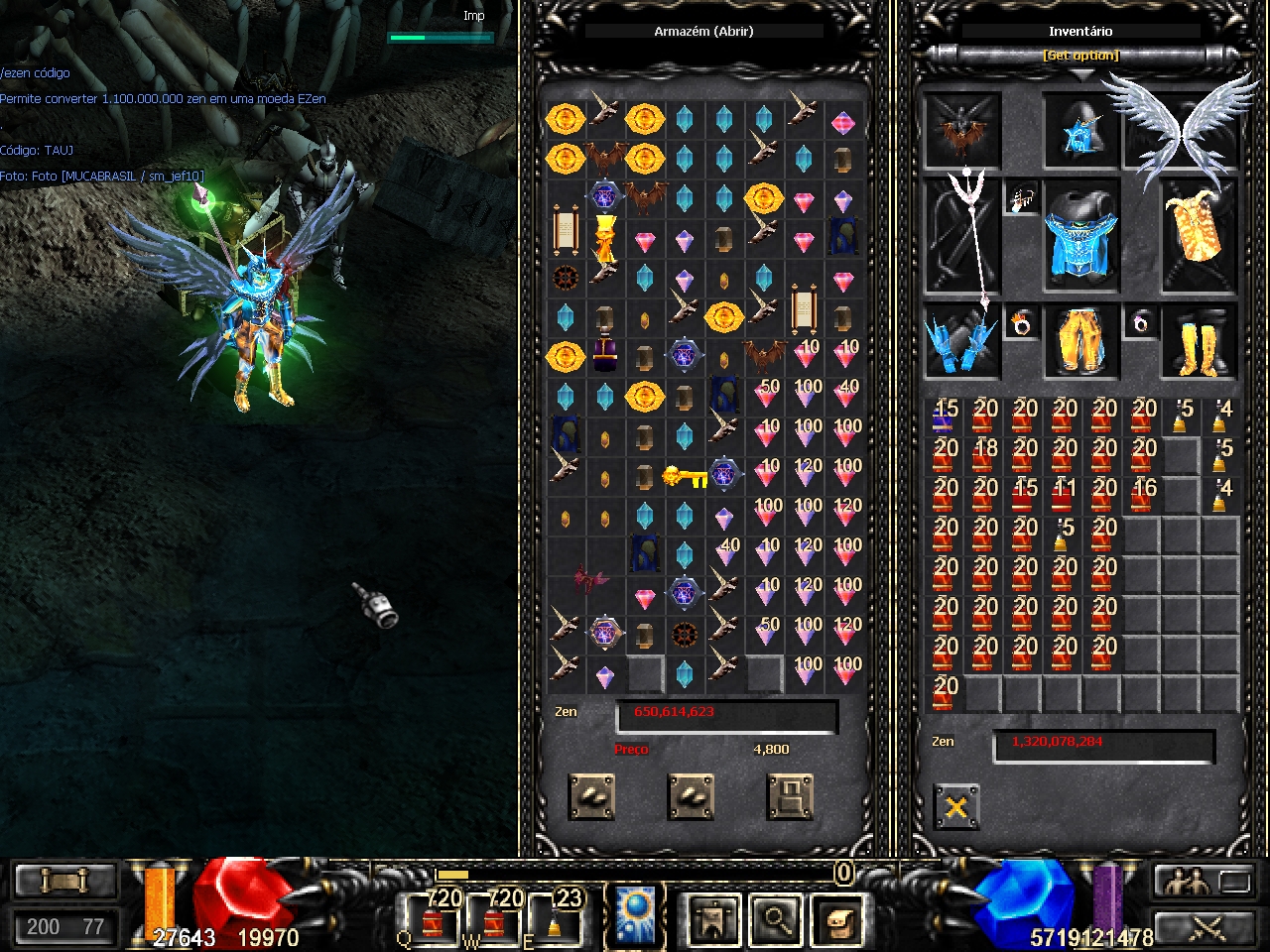1270x952 pixels.
Task: Select the golden key in the warehouse
Action: point(685,477)
